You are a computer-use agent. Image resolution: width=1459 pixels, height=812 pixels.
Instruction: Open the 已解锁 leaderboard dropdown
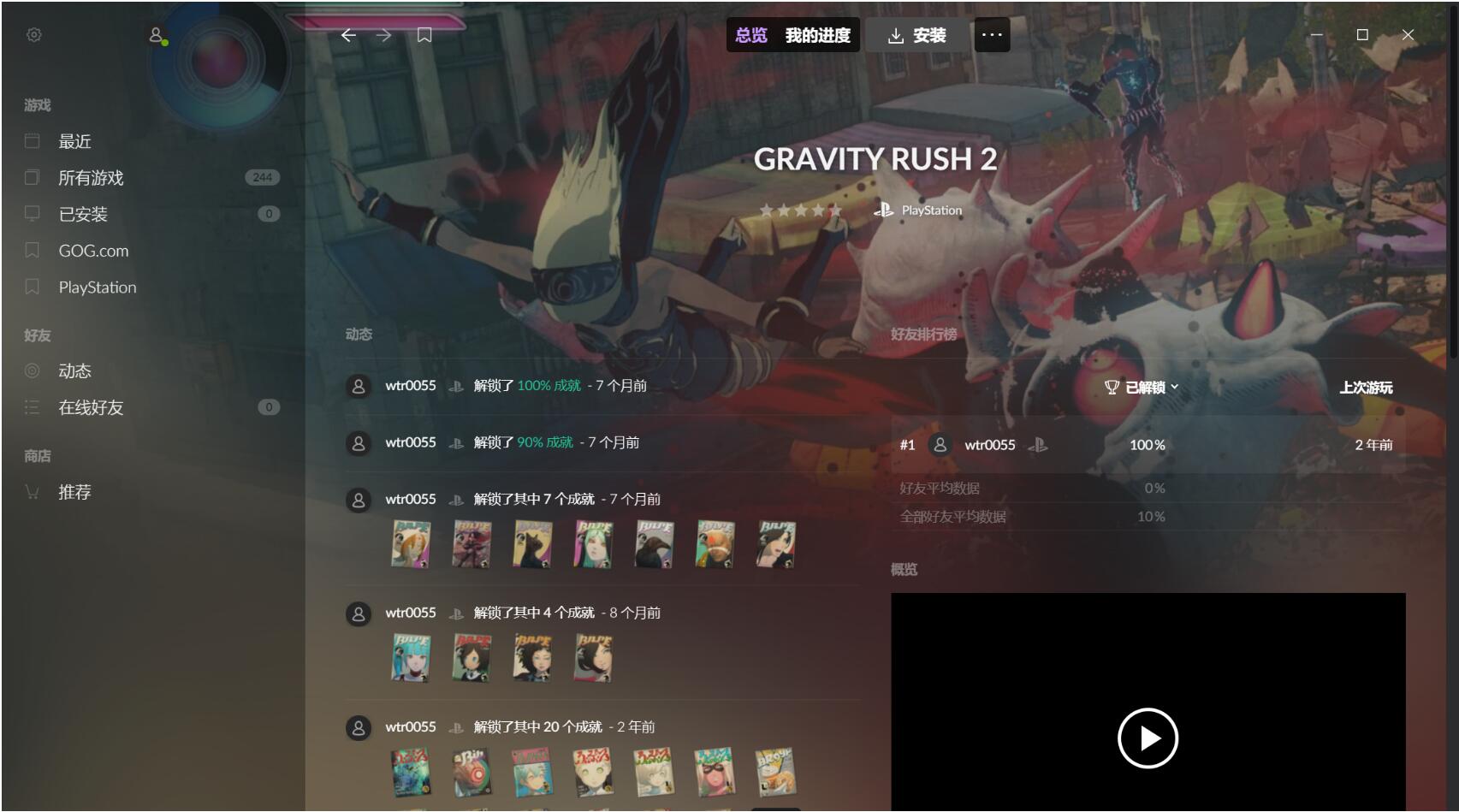click(x=1142, y=388)
